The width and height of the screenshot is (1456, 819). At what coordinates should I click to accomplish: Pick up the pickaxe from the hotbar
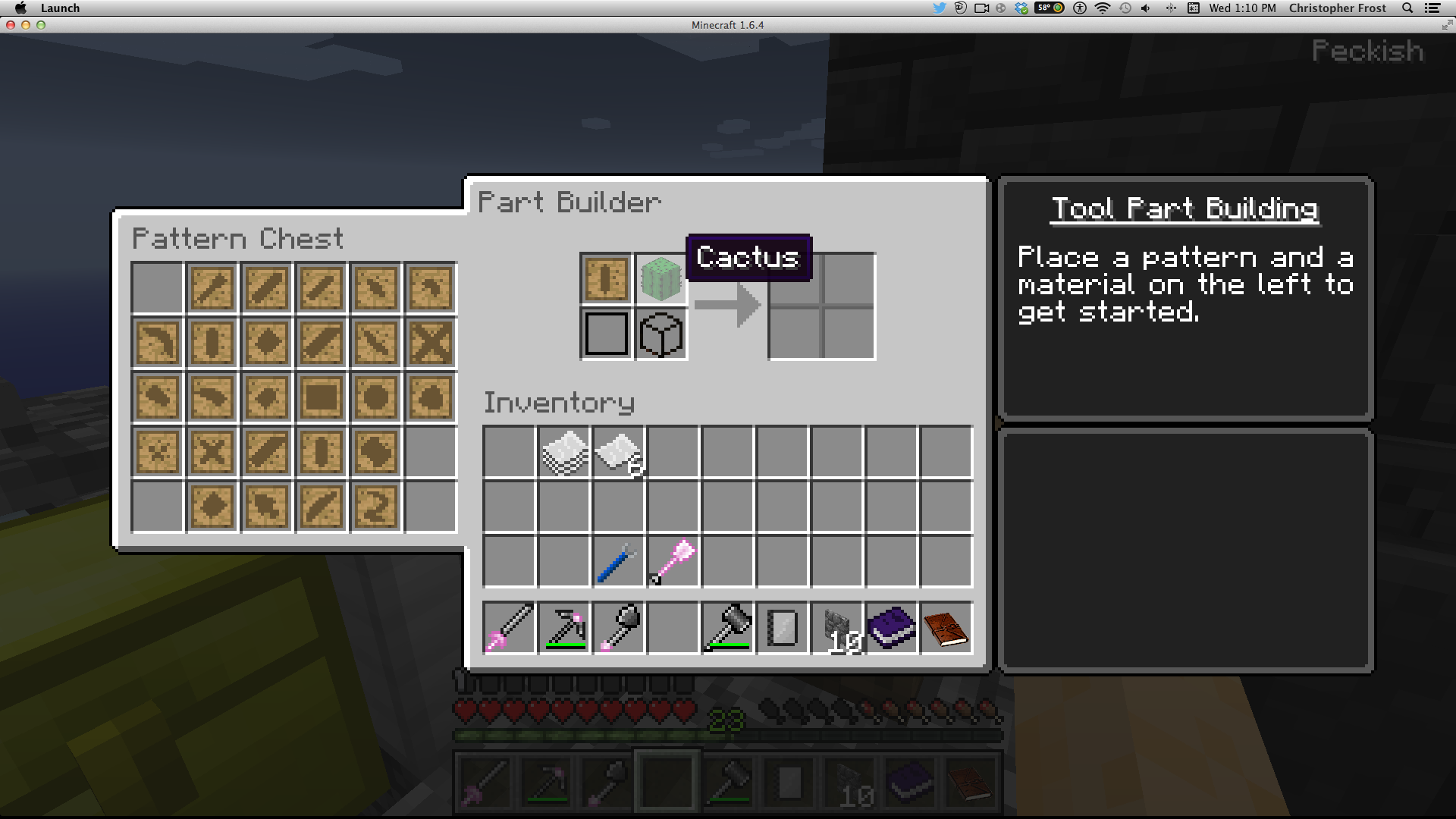(x=564, y=628)
